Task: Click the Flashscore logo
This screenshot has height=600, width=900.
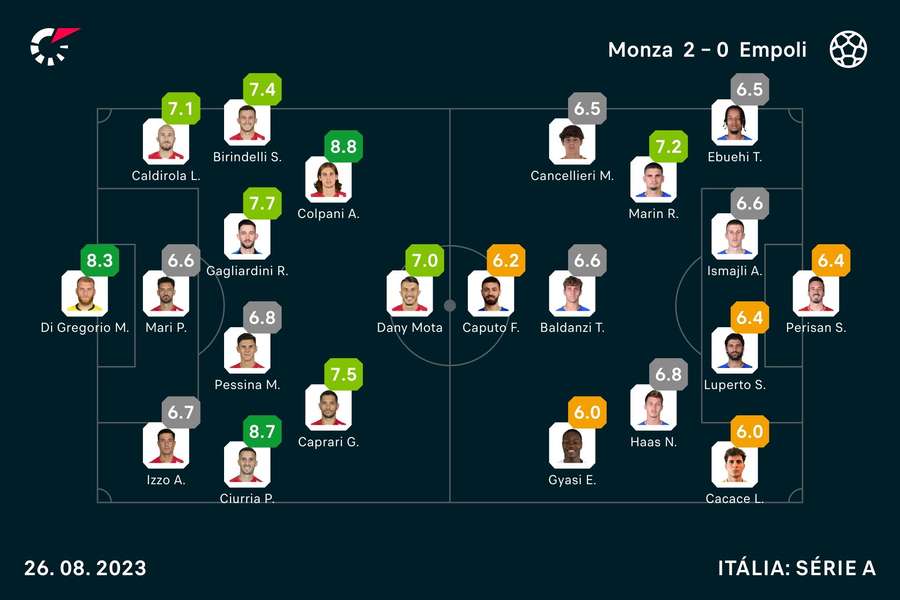Action: 52,46
